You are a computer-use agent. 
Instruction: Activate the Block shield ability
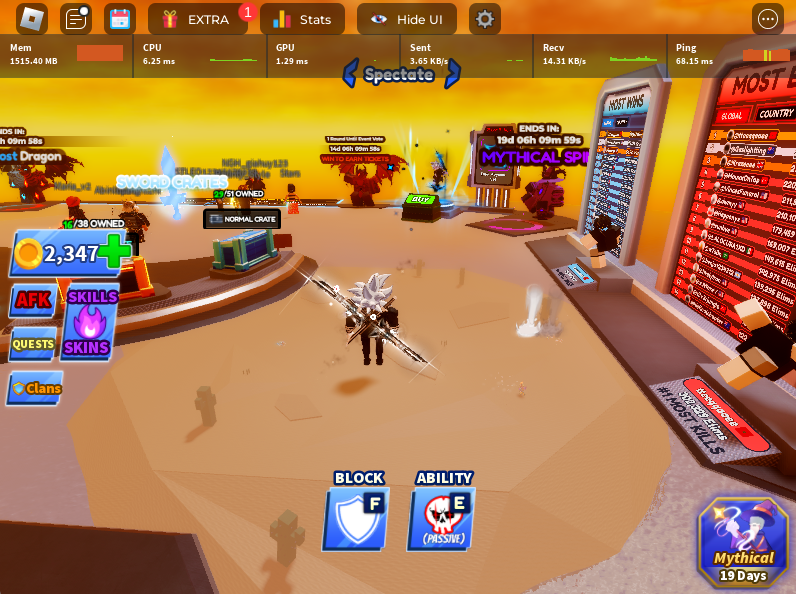click(357, 517)
